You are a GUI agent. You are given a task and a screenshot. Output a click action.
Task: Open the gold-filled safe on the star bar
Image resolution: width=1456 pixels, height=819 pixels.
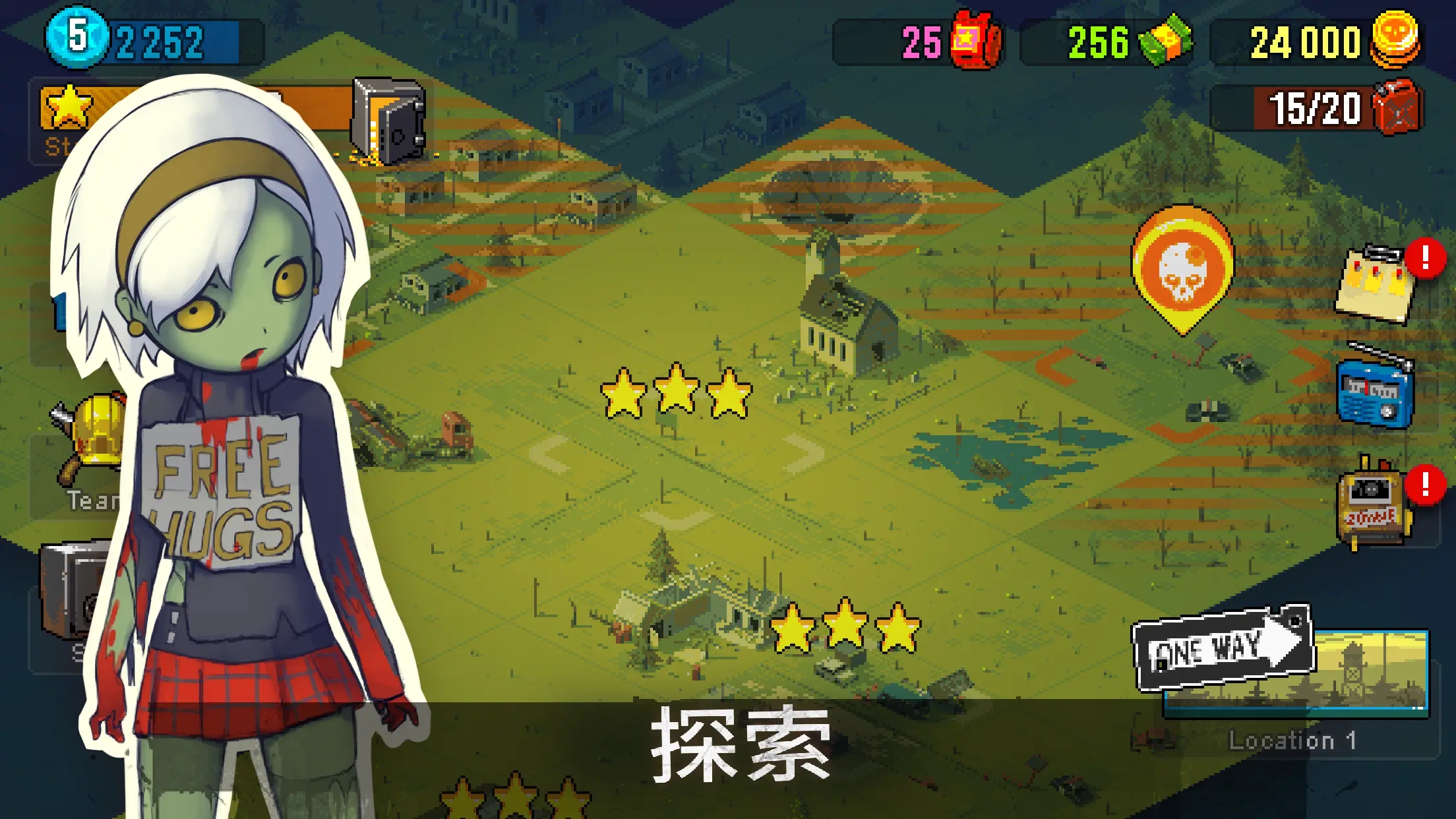click(388, 121)
